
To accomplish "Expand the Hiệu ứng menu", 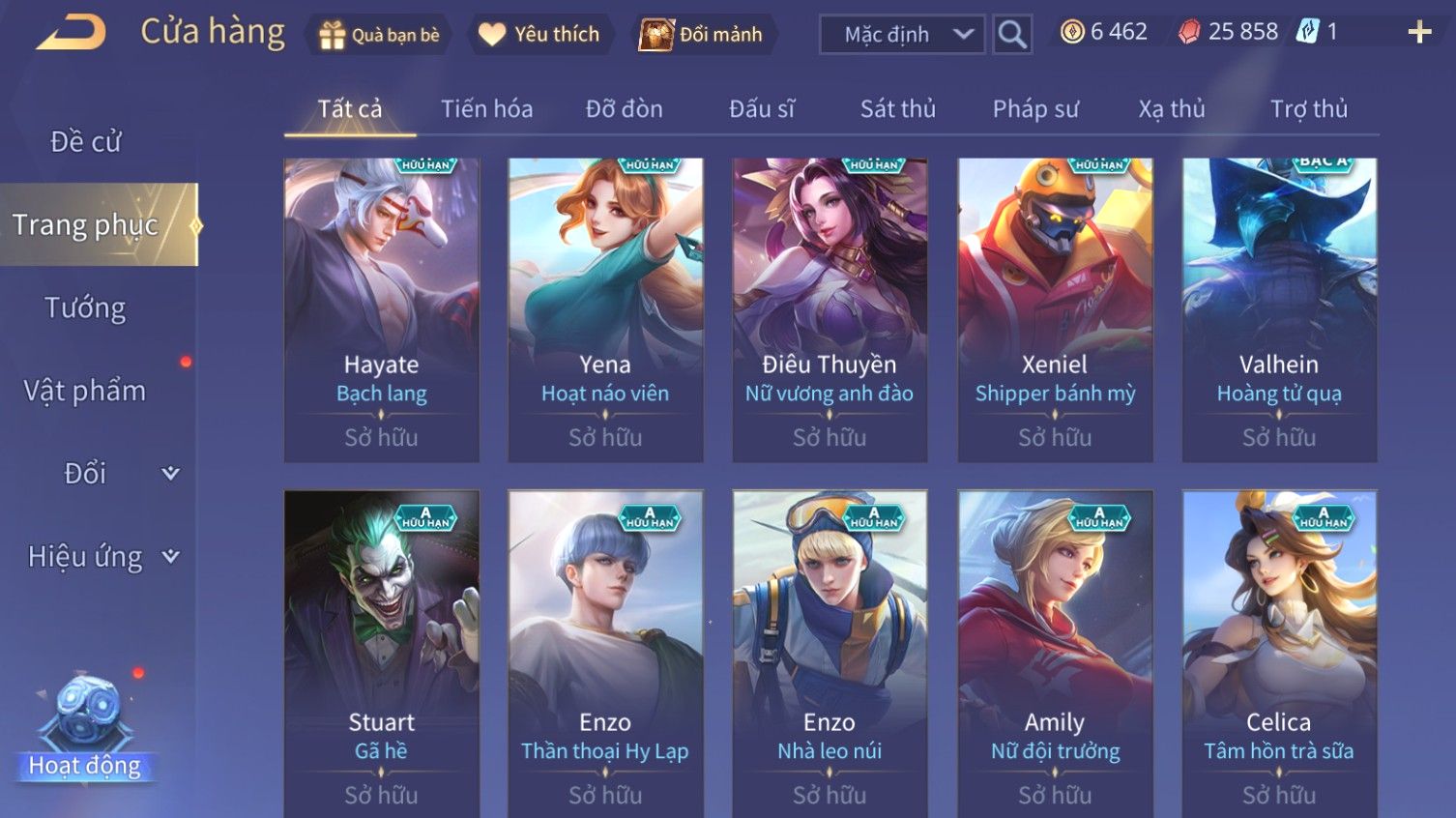I will pos(102,557).
